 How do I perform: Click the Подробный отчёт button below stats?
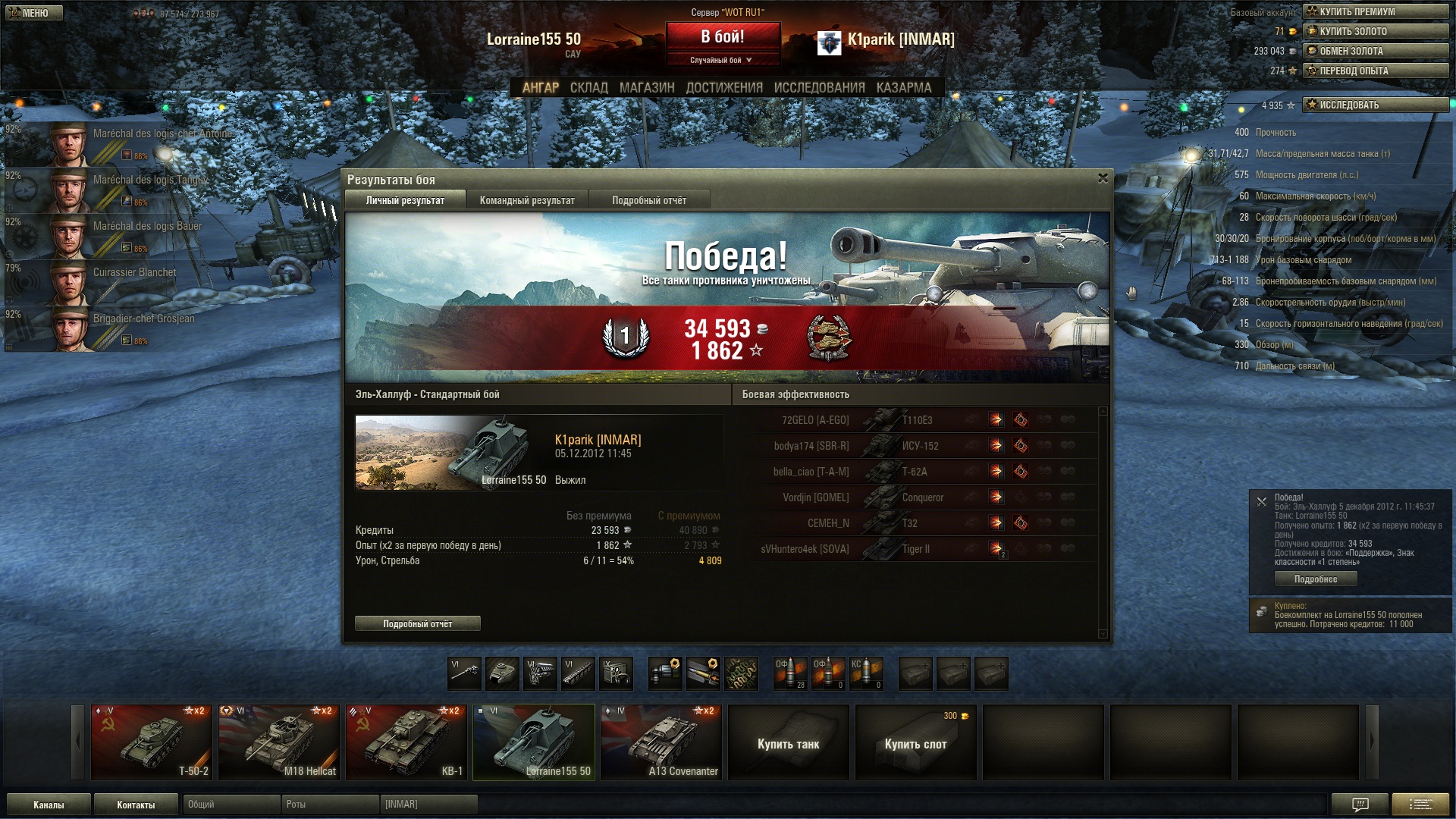click(417, 623)
